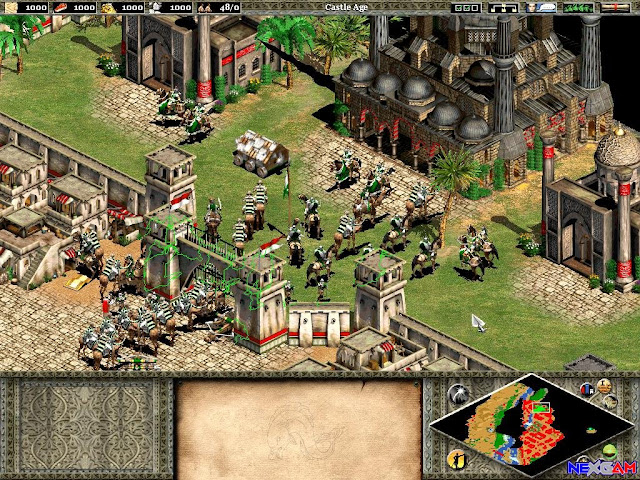The width and height of the screenshot is (640, 480).
Task: Toggle the red and blue minimap mode button
Action: (x=589, y=390)
